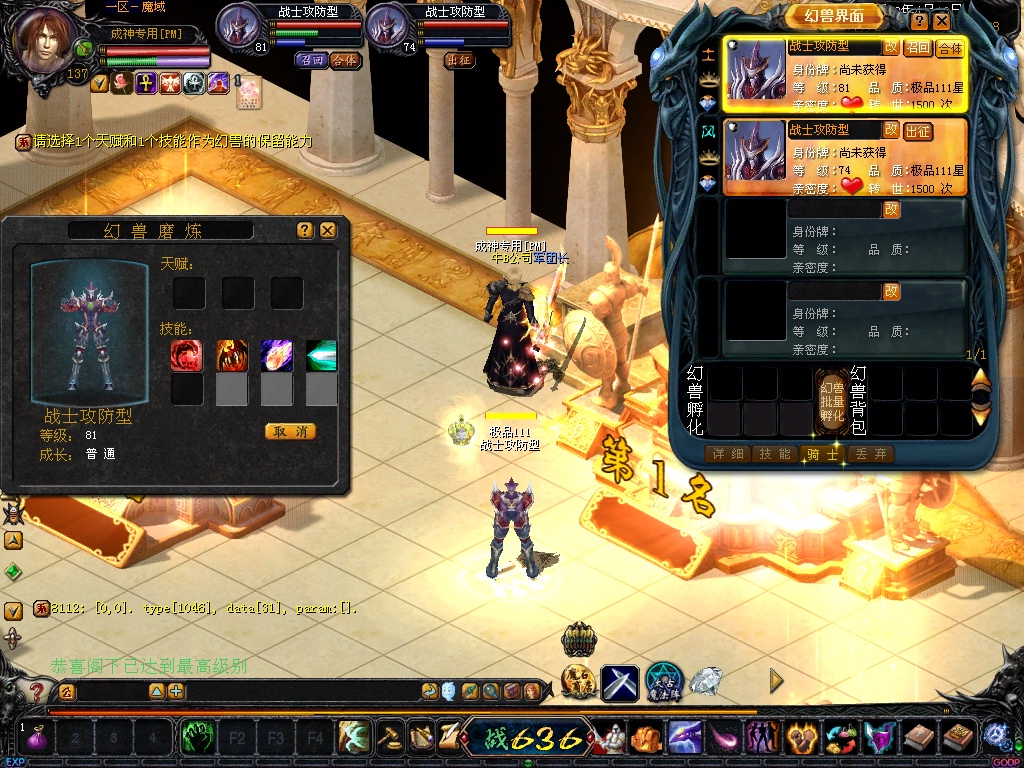Open help for the 幻兽磨炼 panel

[305, 230]
